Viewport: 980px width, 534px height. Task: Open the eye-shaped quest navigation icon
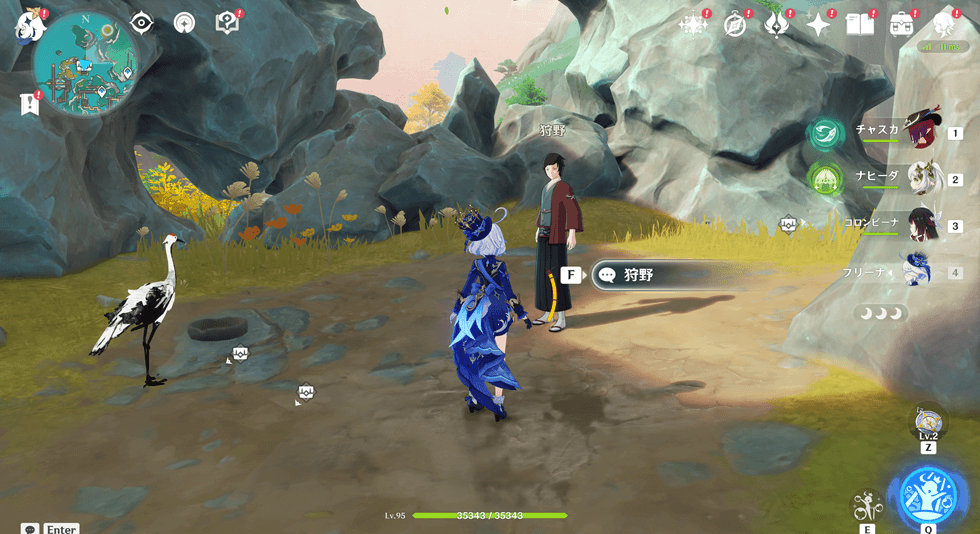pyautogui.click(x=142, y=22)
